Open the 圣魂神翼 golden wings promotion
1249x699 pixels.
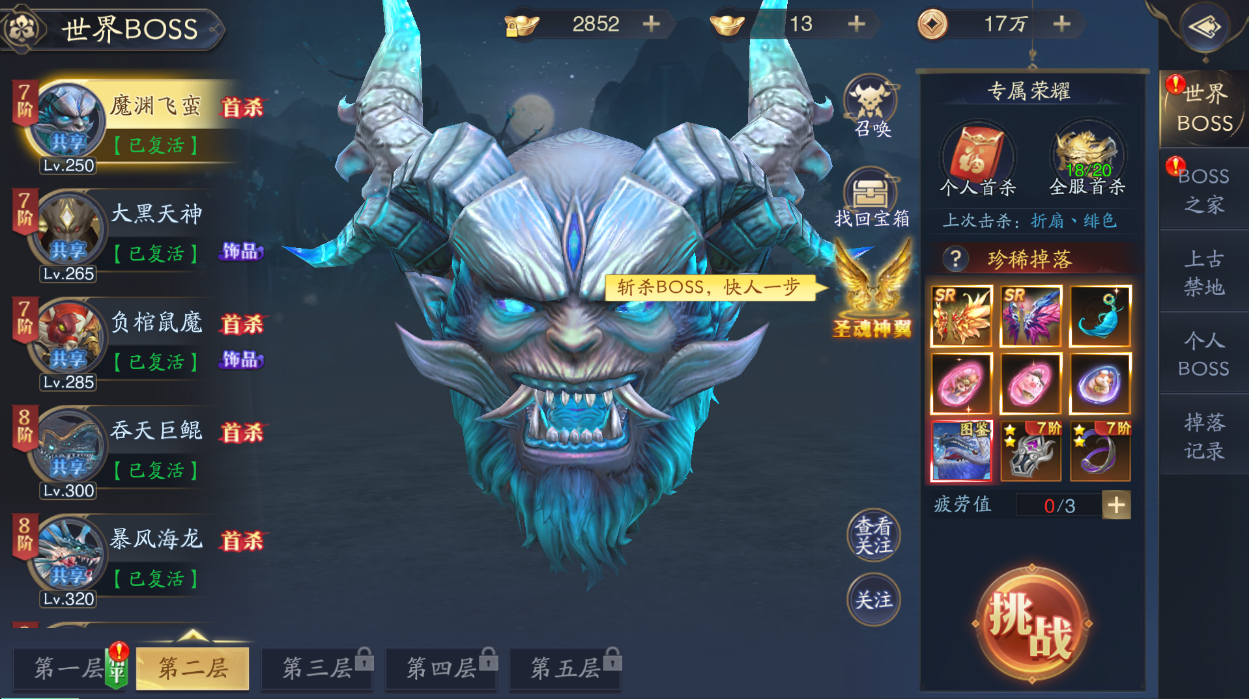tap(873, 290)
